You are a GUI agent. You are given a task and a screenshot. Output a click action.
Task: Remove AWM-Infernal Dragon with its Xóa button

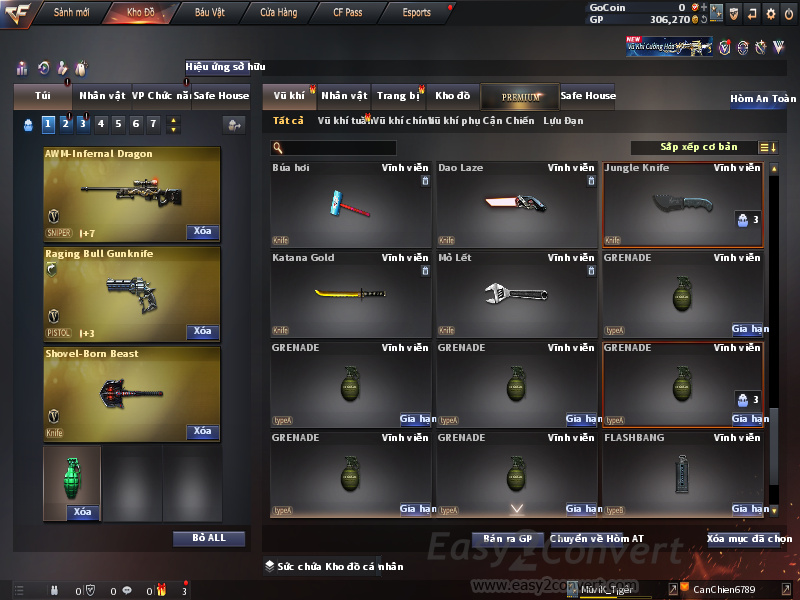[x=202, y=232]
